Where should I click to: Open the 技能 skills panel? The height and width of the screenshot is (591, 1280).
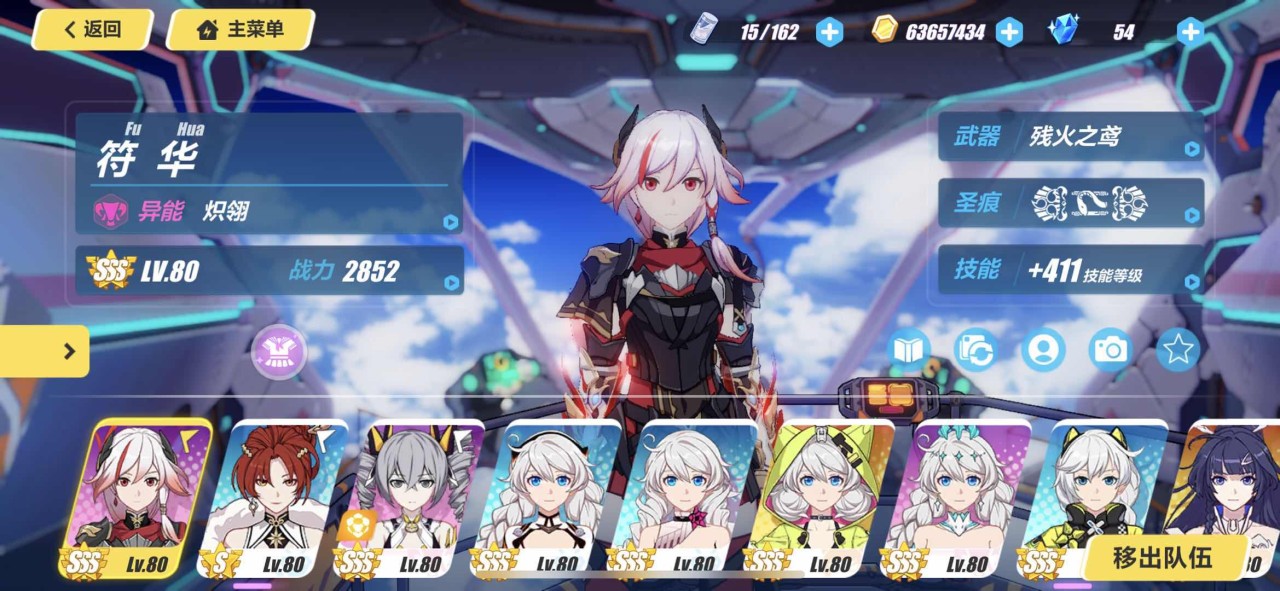(1070, 270)
